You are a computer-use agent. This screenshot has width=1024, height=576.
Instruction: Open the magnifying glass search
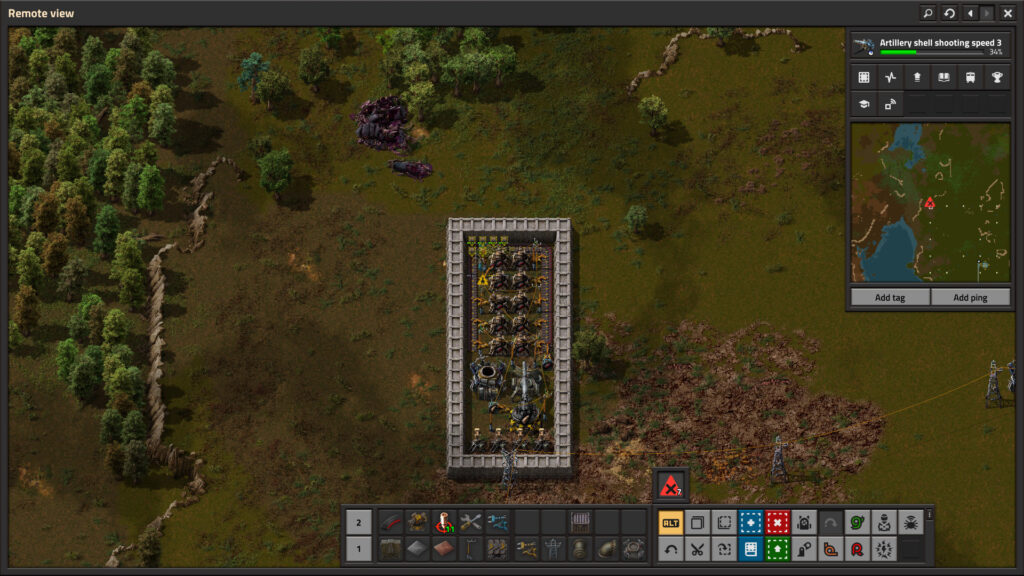[928, 13]
